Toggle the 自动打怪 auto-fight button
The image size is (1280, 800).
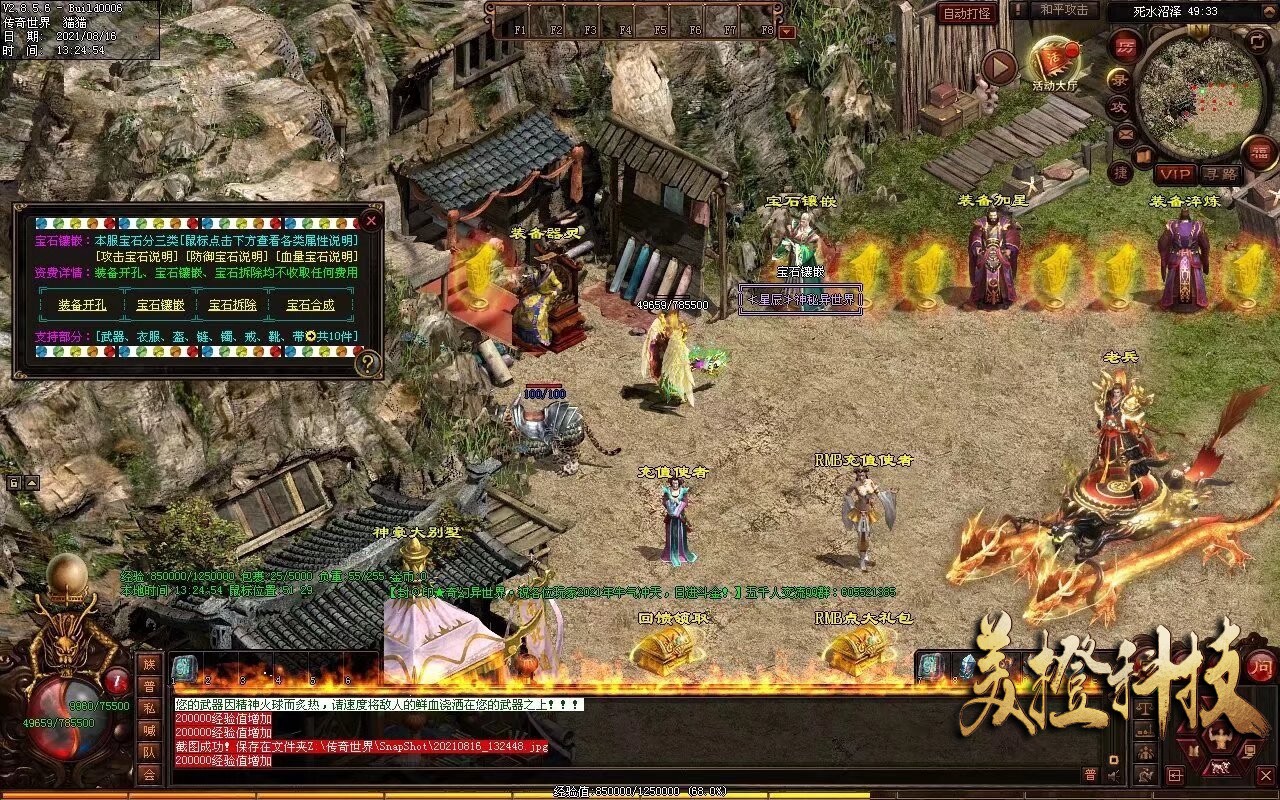coord(969,13)
